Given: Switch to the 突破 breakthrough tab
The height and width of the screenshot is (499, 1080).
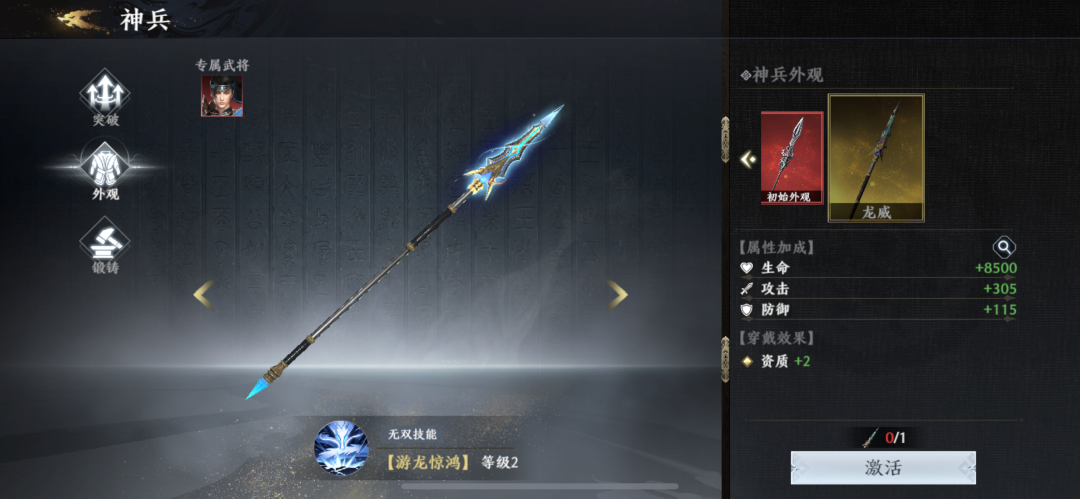Looking at the screenshot, I should coord(105,96).
